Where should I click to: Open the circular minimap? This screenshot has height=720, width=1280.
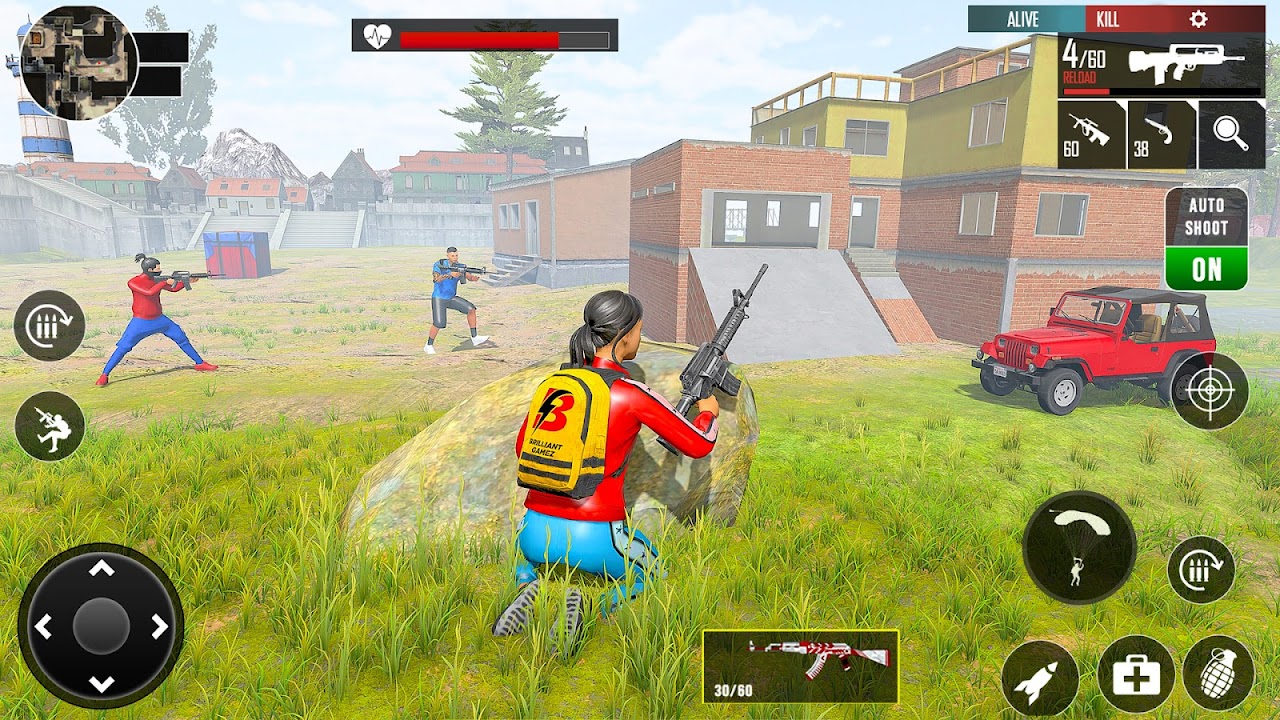tap(78, 62)
